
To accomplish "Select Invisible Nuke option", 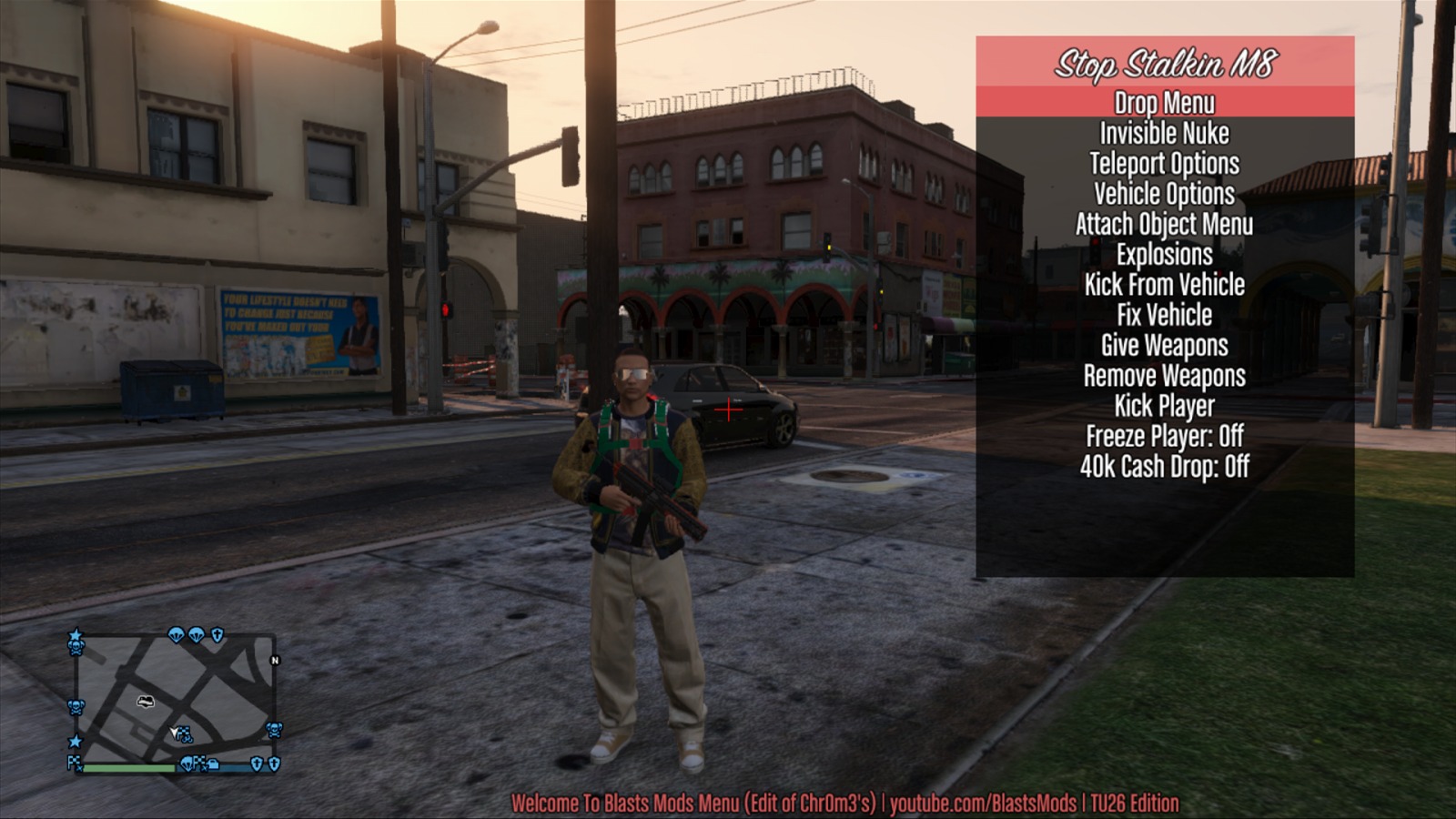I will pyautogui.click(x=1164, y=134).
